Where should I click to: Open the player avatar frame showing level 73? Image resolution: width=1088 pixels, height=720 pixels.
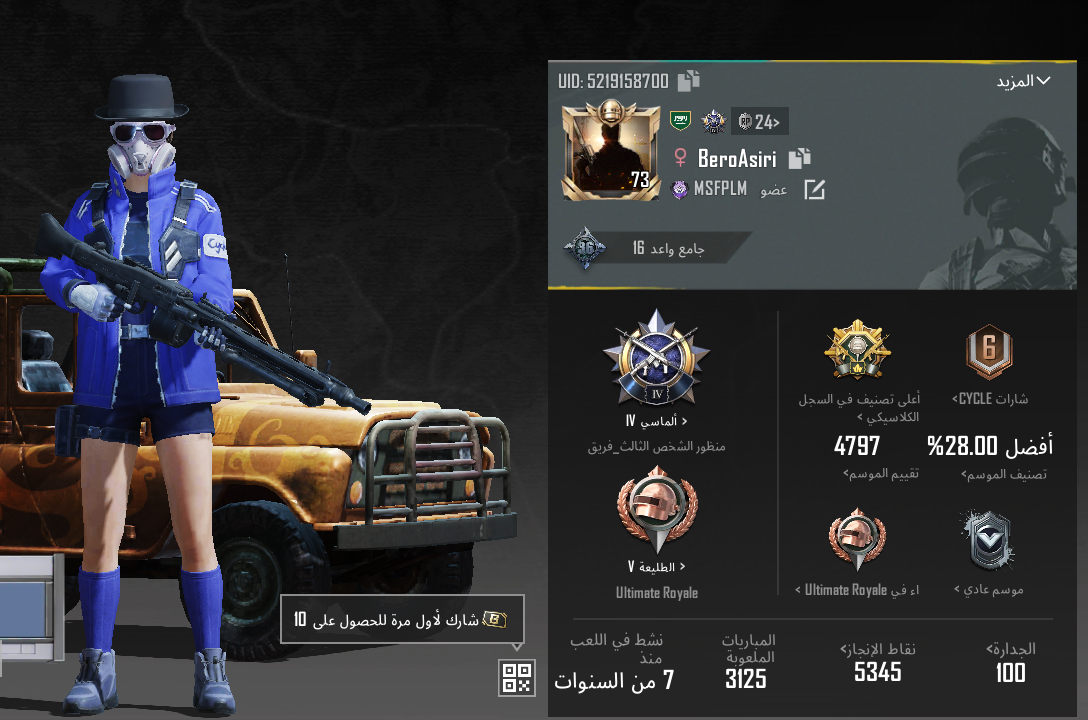(610, 153)
